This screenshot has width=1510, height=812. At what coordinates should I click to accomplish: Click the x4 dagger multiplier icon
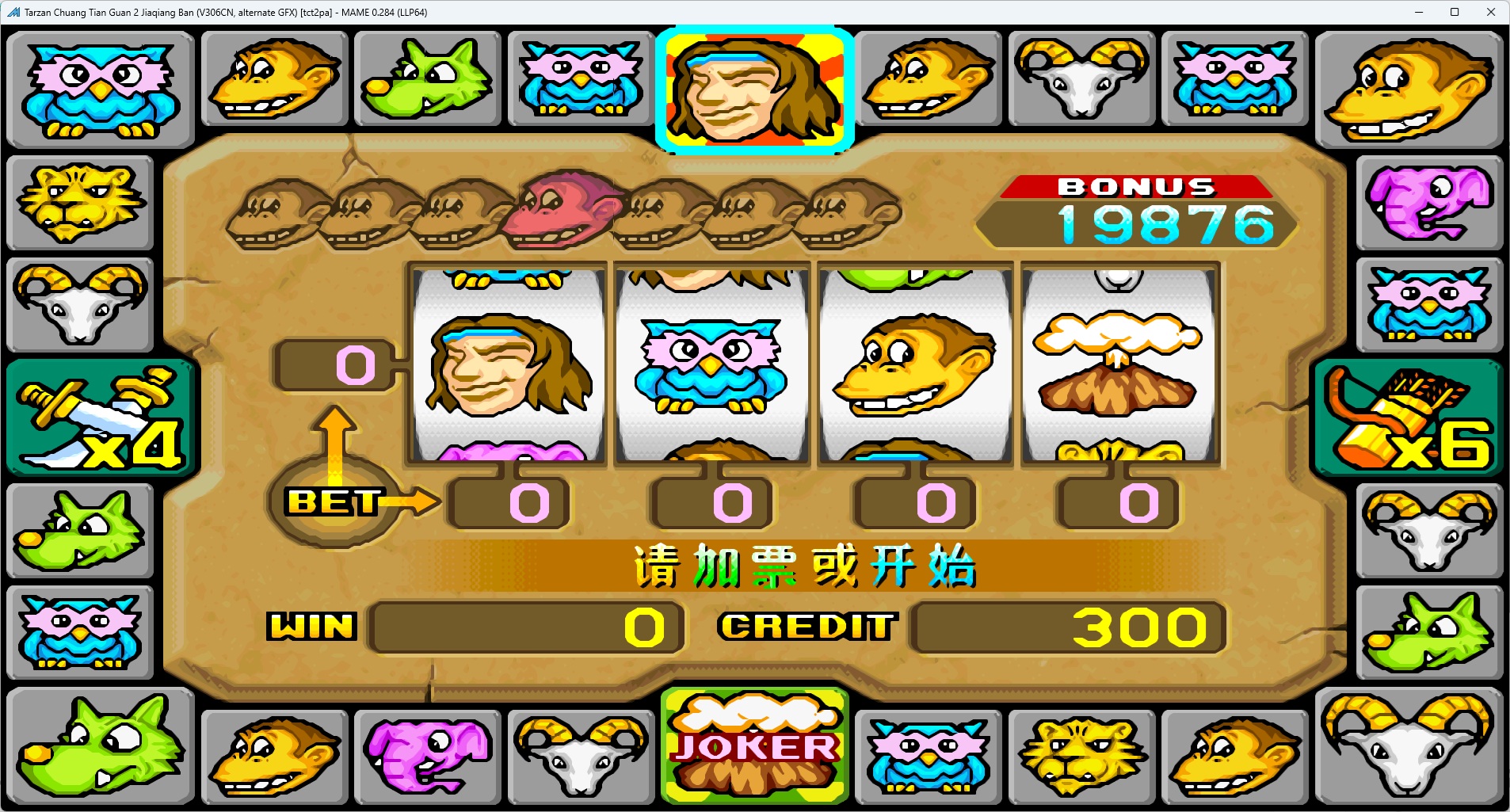100,417
